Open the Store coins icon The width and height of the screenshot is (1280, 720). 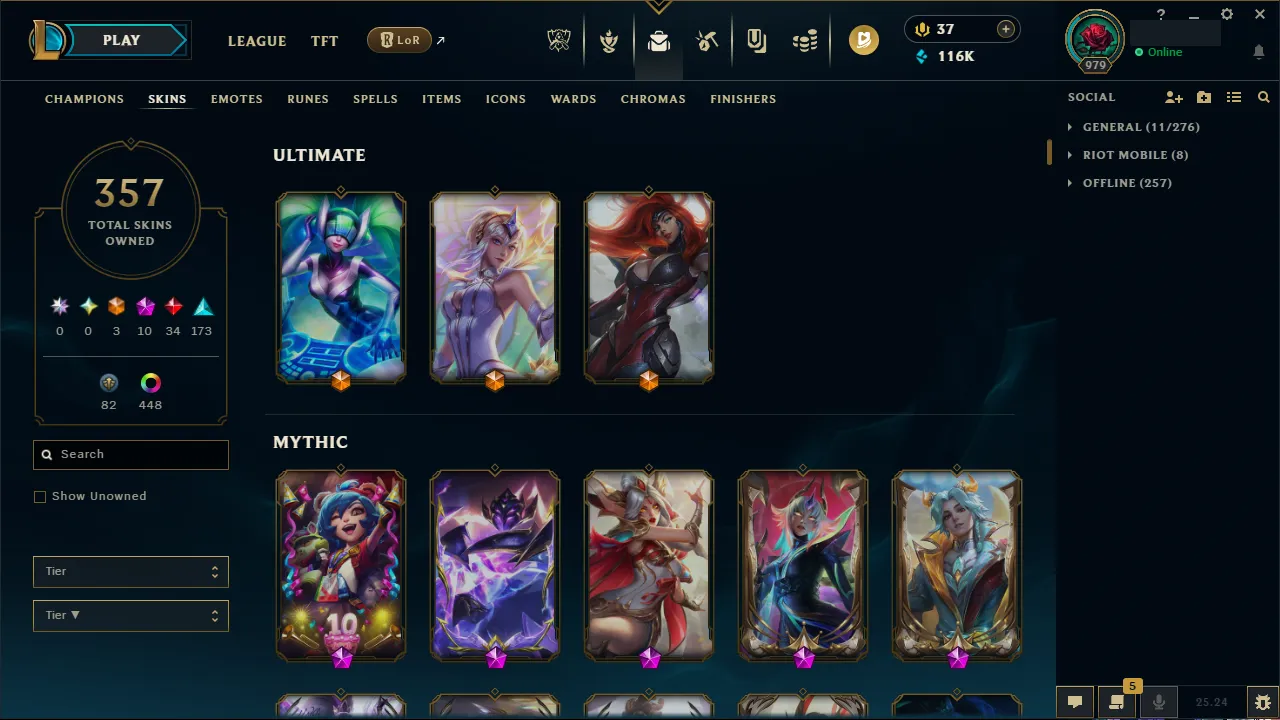pos(806,40)
